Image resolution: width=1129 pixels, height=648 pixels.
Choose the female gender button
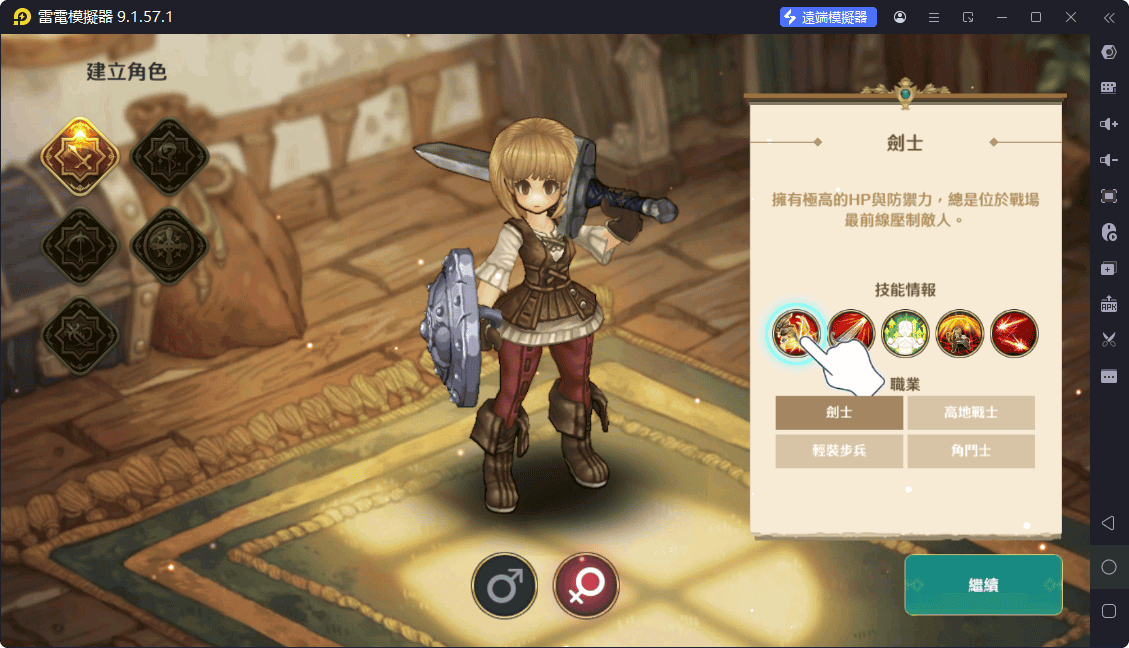click(586, 586)
